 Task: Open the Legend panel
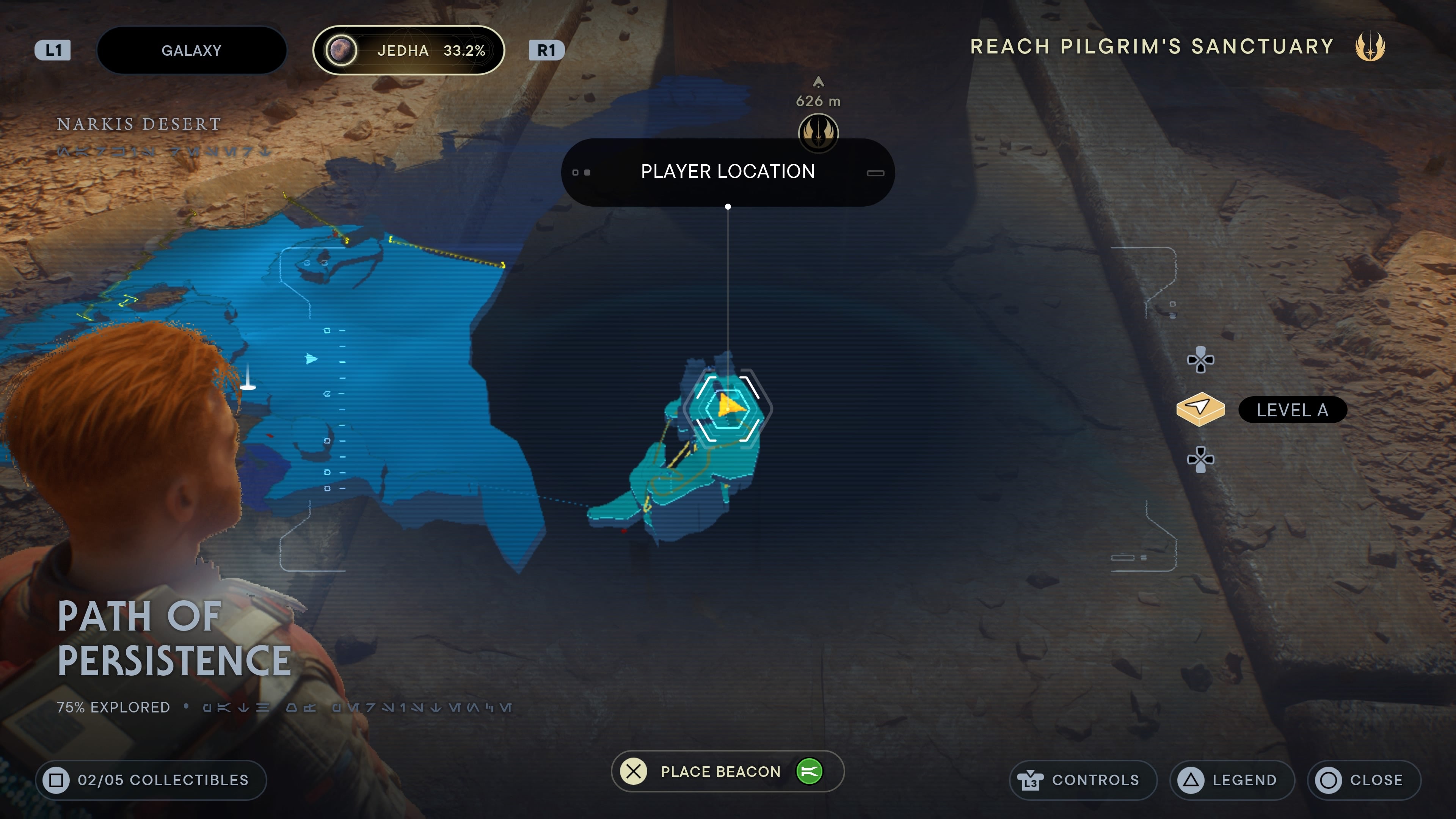[1232, 780]
